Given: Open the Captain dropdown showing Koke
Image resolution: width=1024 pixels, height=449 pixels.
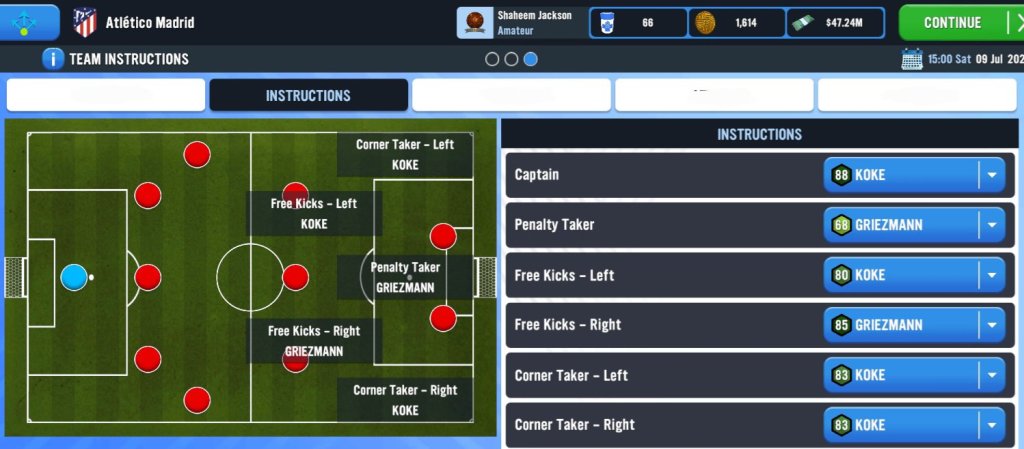Looking at the screenshot, I should [x=914, y=175].
